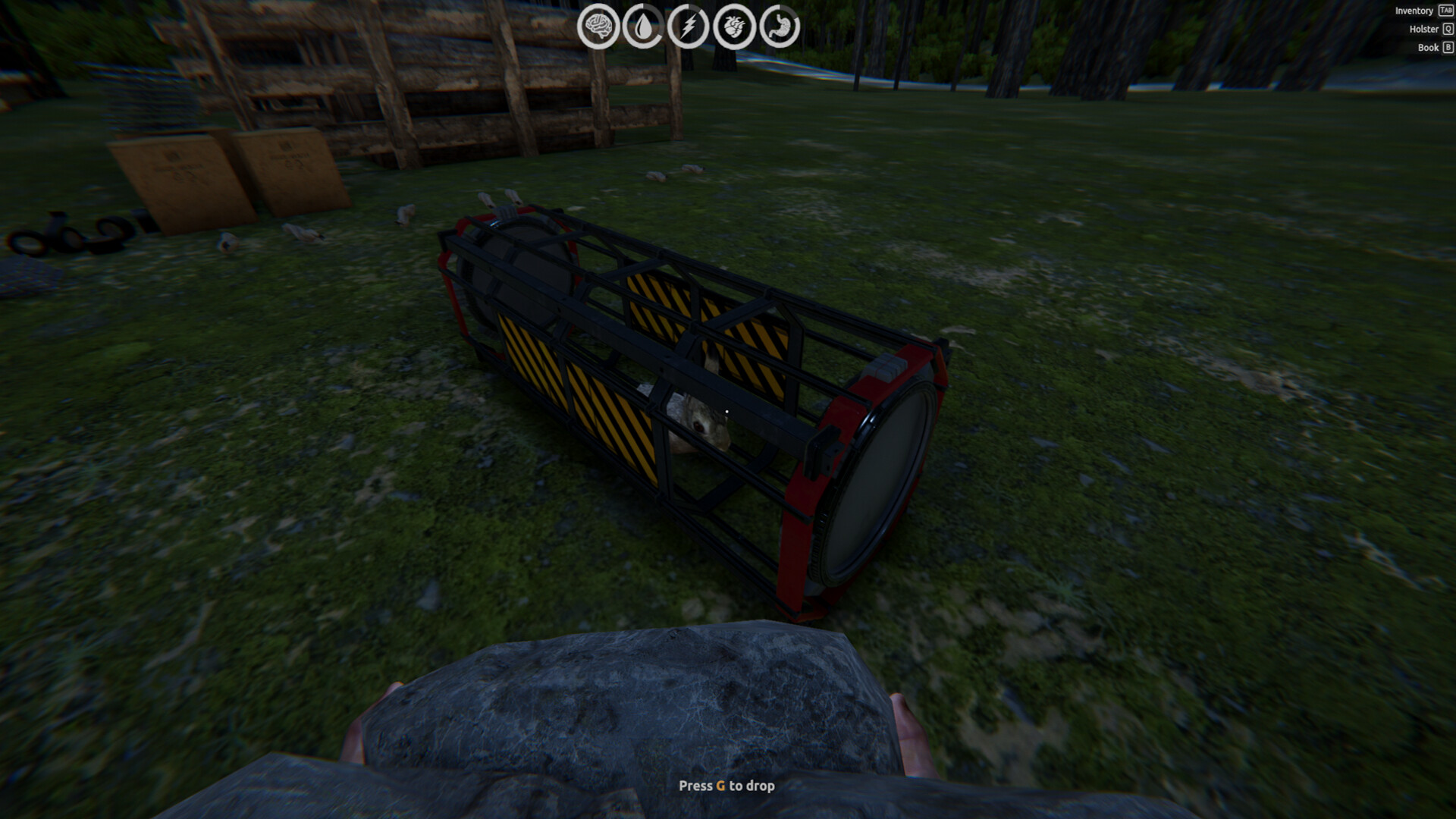The image size is (1456, 819).
Task: Toggle the Inventory label in the top-right
Action: (1414, 11)
